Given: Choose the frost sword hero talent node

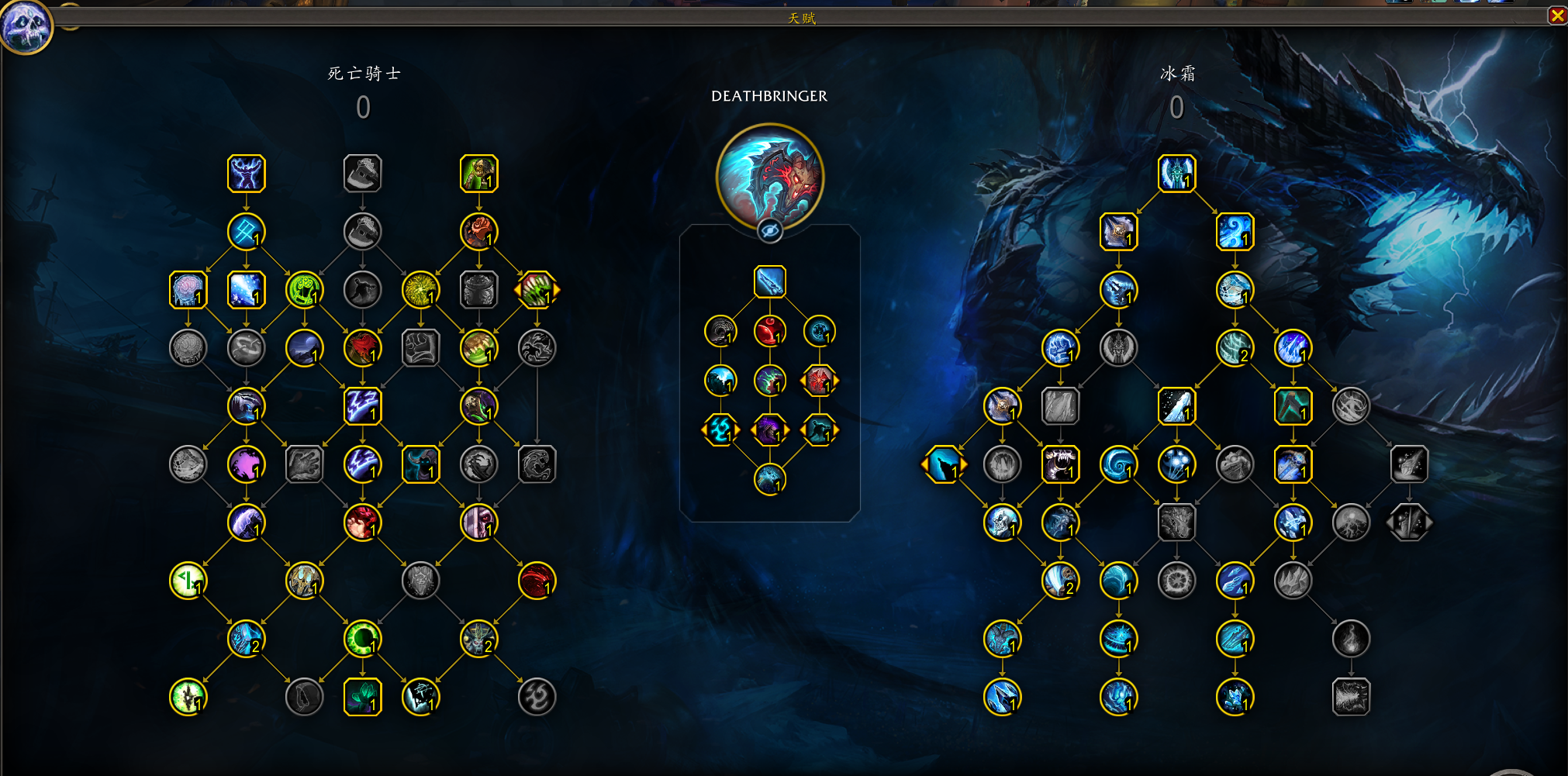Looking at the screenshot, I should click(x=769, y=281).
